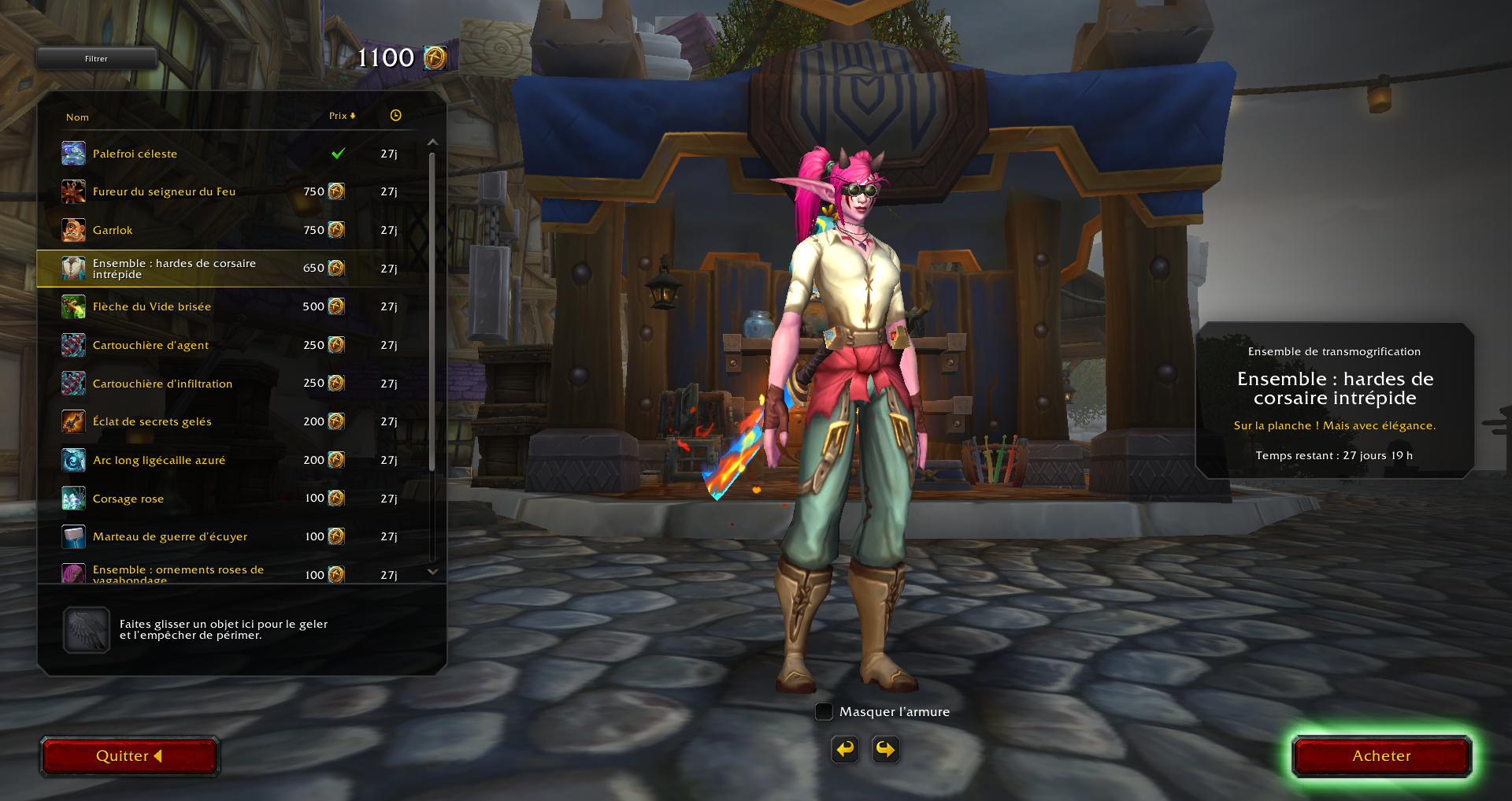Image resolution: width=1512 pixels, height=801 pixels.
Task: Click Acheter to buy the item
Action: point(1381,756)
